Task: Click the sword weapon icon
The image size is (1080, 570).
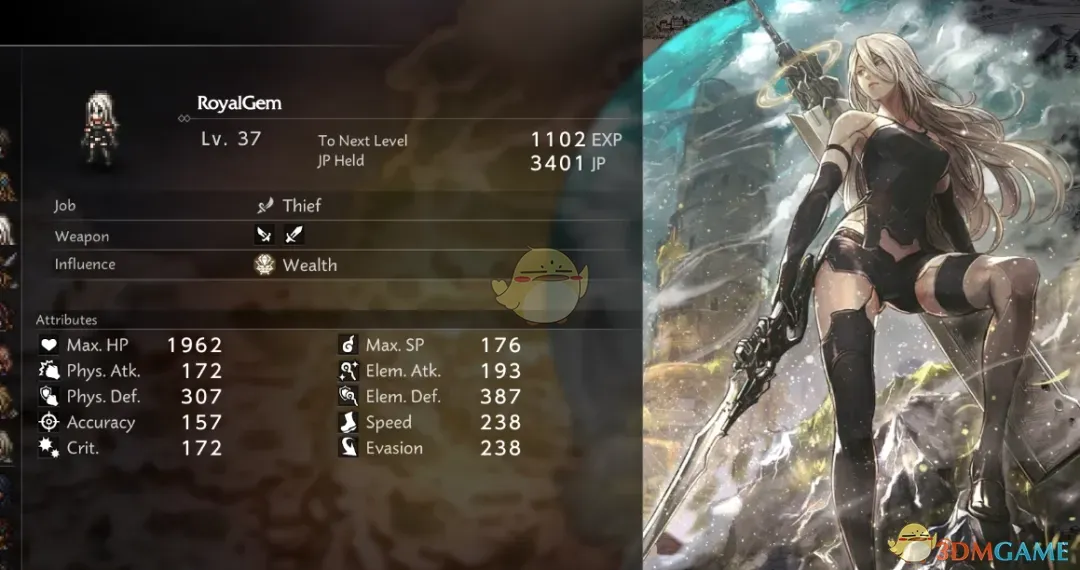Action: (294, 236)
